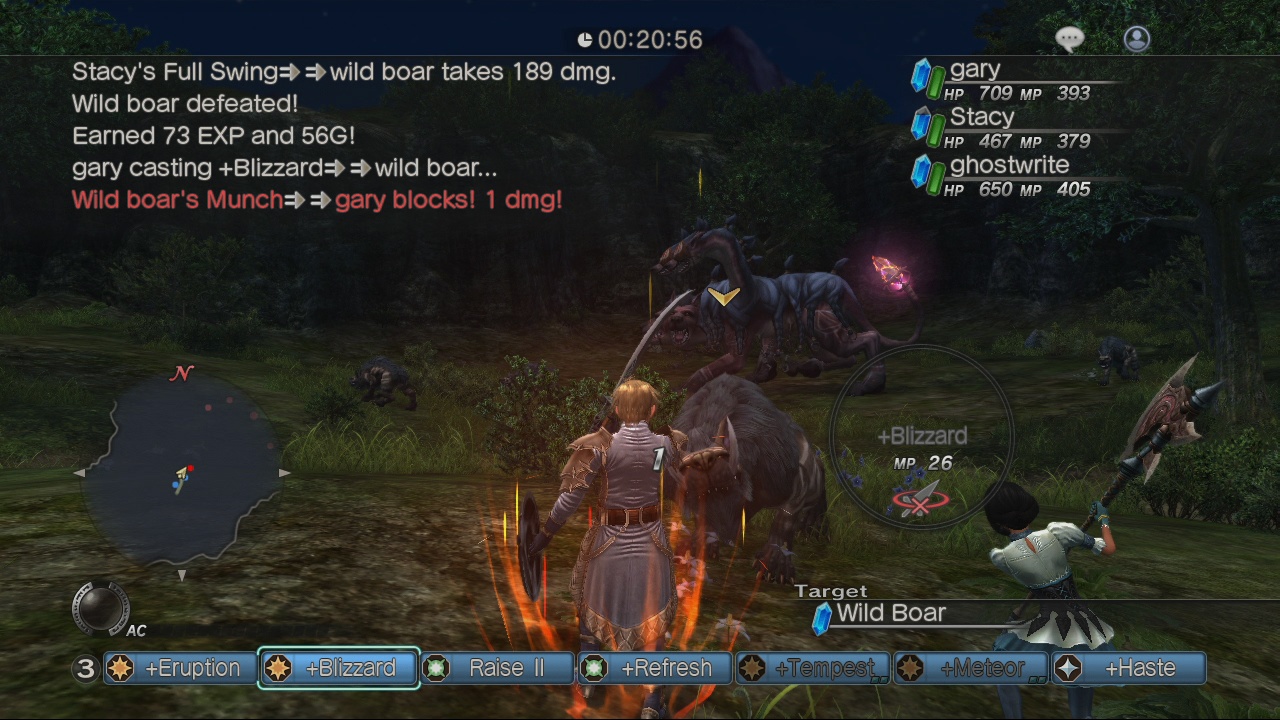Select the +Blizzard spell icon
This screenshot has width=1280, height=720.
click(280, 668)
